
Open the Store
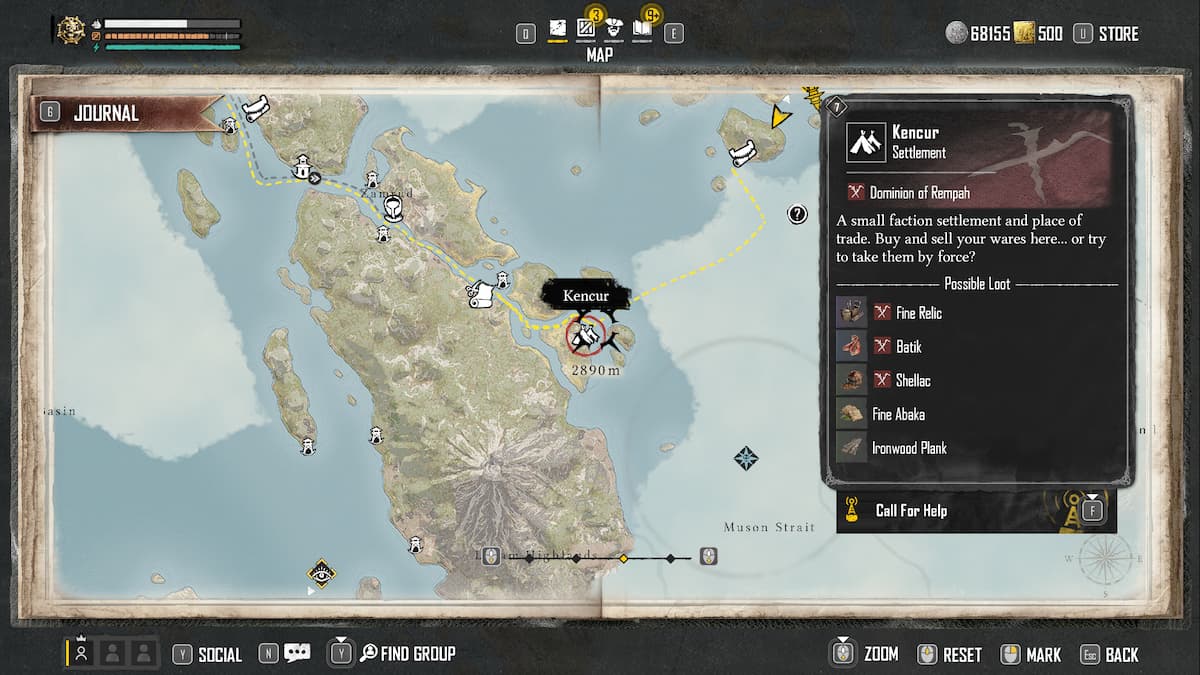1117,34
